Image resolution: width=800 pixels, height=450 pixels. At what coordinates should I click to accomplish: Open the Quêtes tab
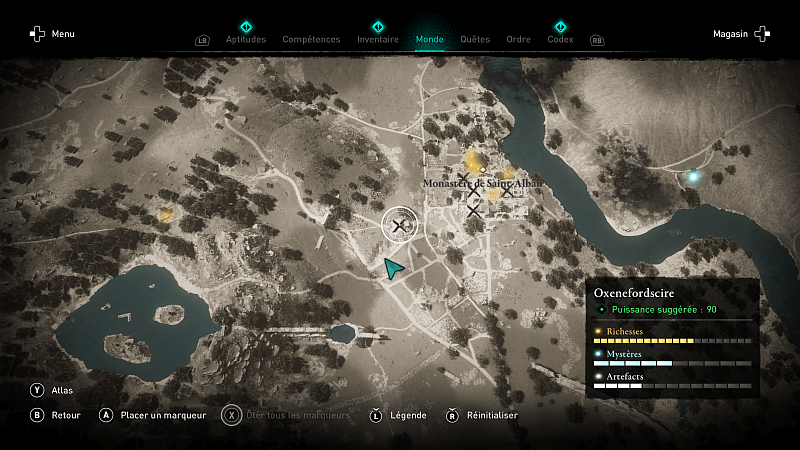475,39
